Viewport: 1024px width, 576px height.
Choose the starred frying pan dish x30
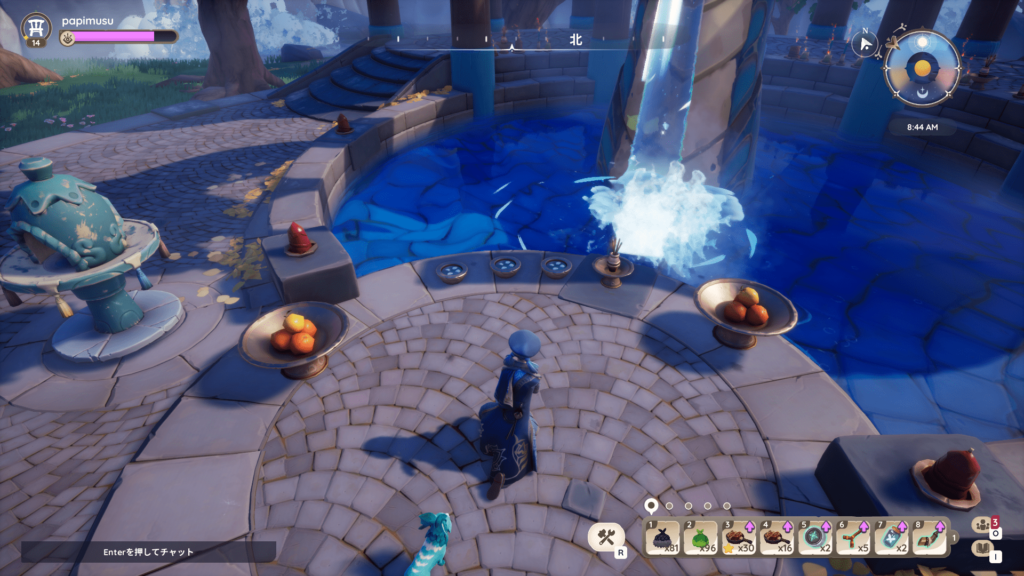pos(738,538)
